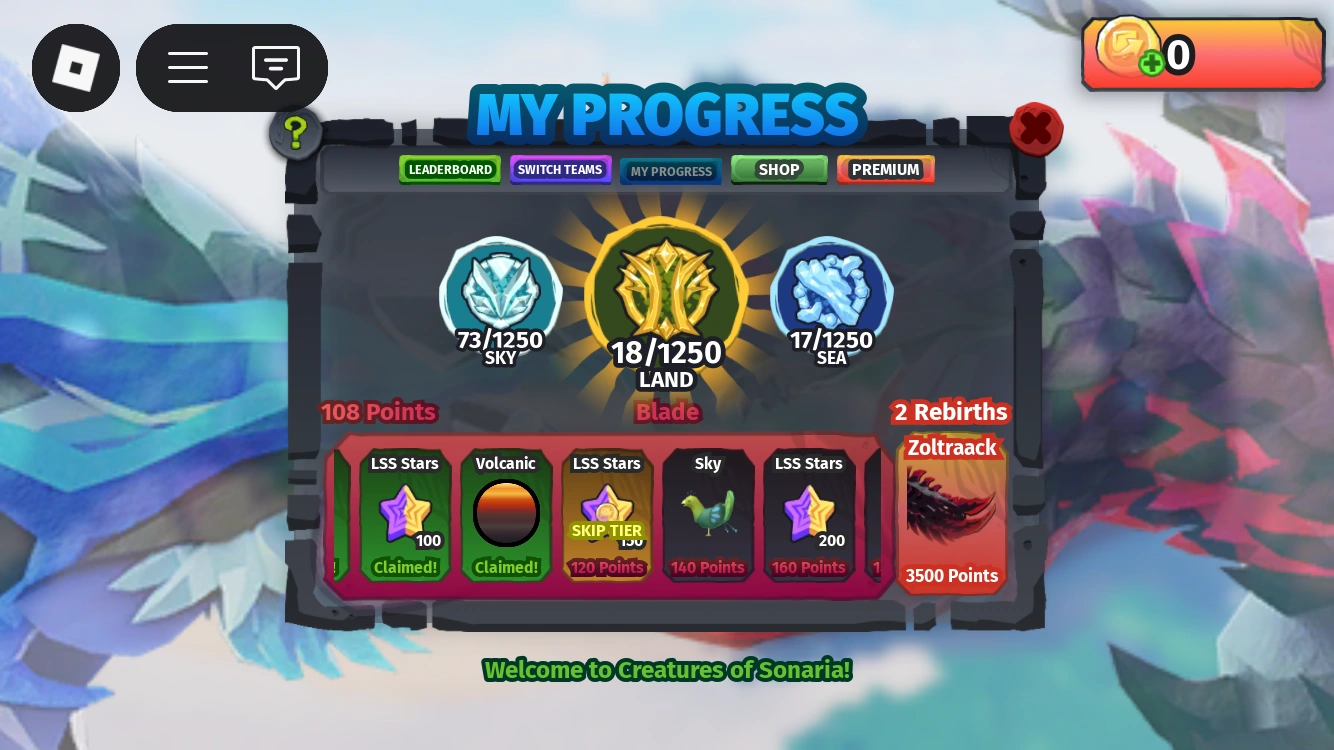The image size is (1334, 750).
Task: Select the Sky team badge
Action: click(x=499, y=290)
